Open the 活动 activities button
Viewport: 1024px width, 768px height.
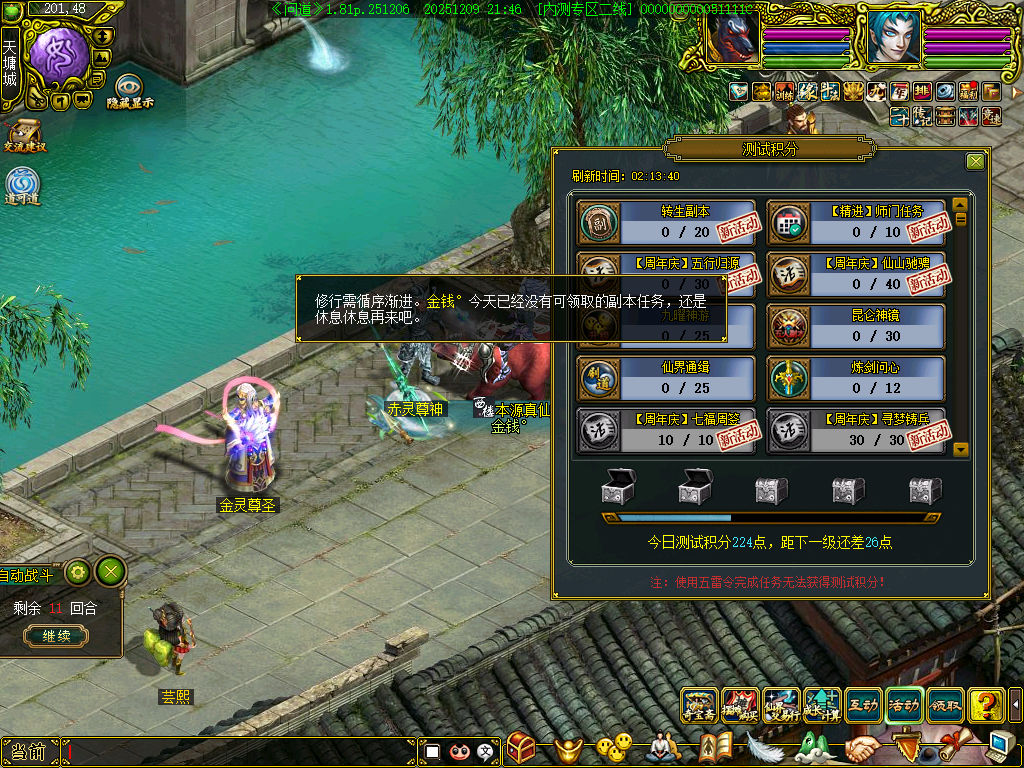[x=904, y=705]
